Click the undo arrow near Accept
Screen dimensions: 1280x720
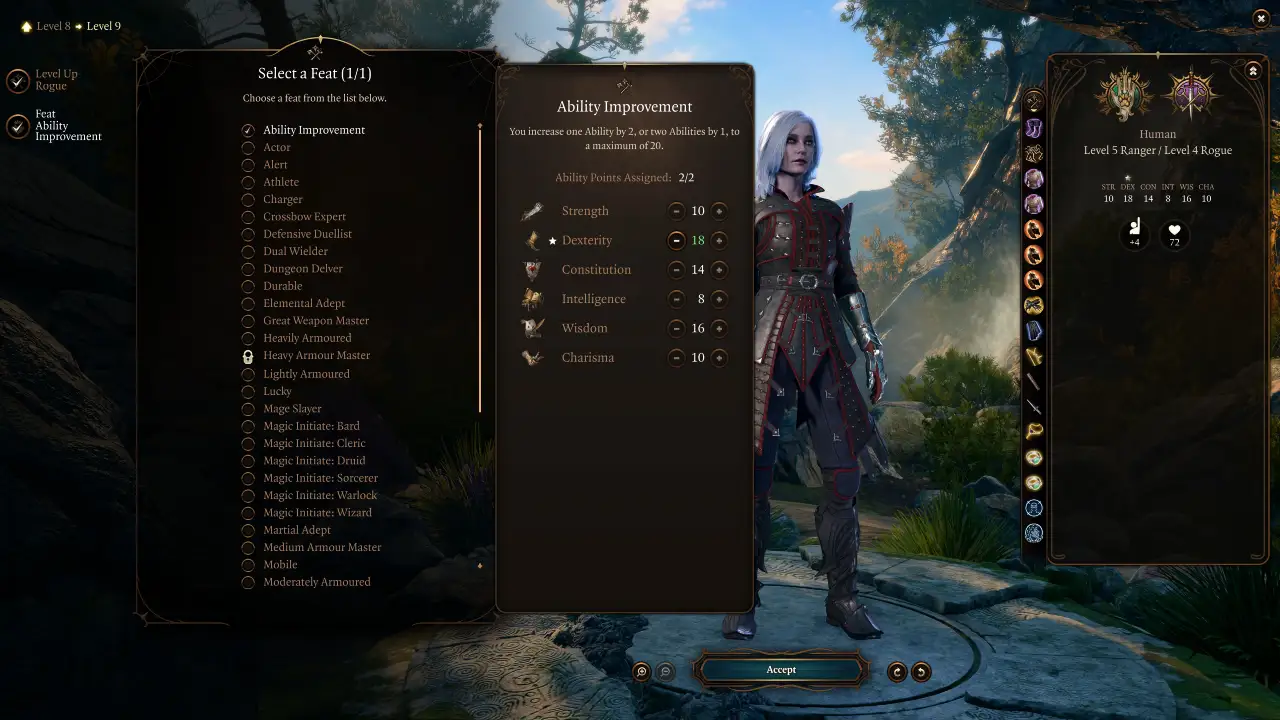coord(922,672)
